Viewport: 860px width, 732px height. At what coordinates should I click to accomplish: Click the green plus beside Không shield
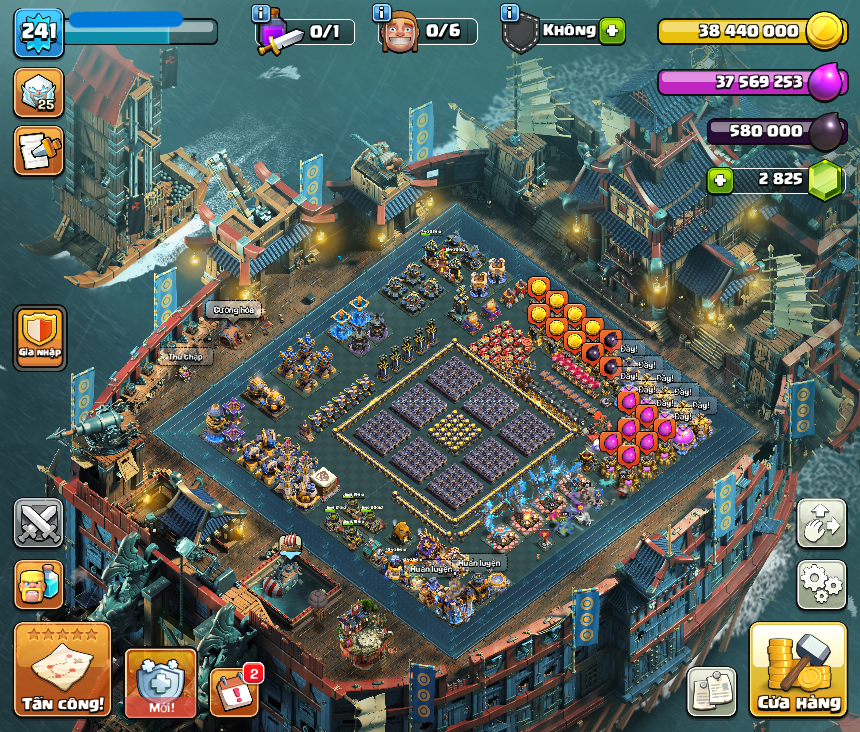tap(613, 31)
